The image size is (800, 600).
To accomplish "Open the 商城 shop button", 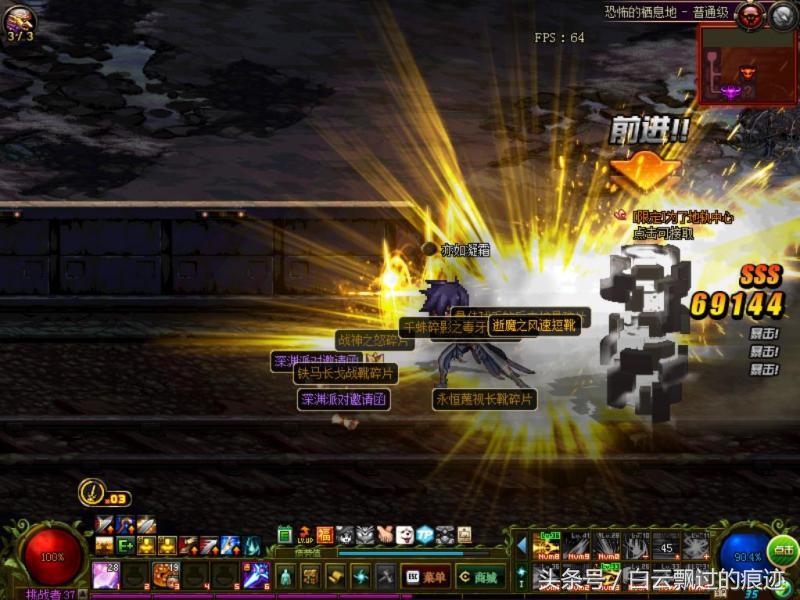I will [480, 576].
